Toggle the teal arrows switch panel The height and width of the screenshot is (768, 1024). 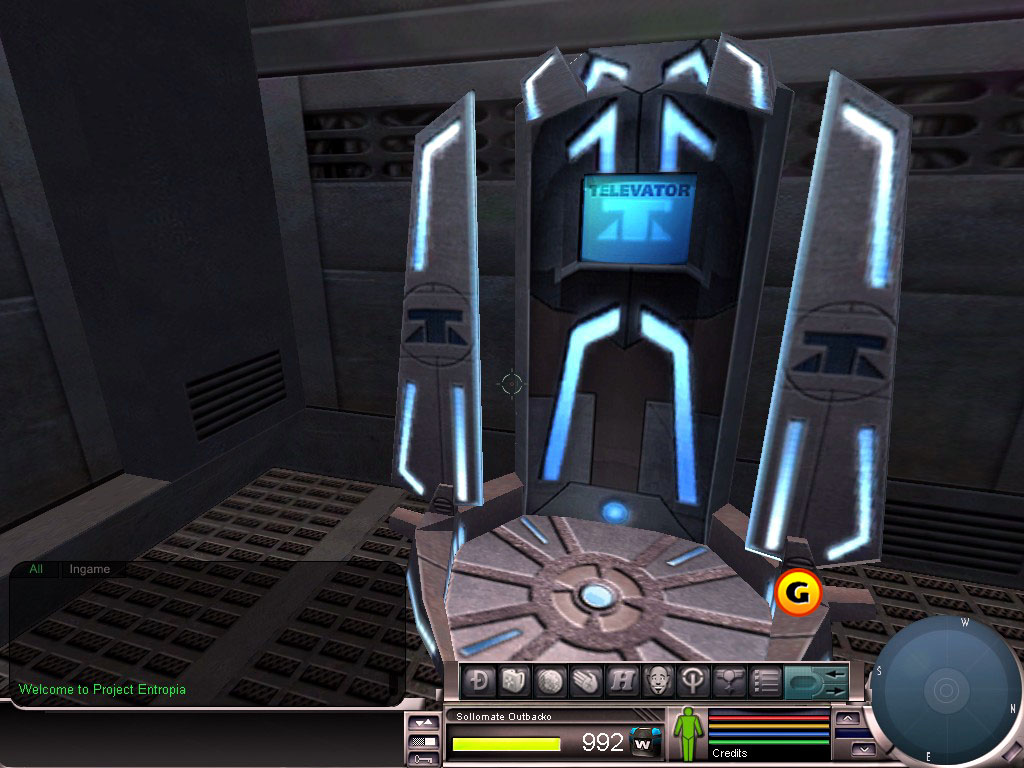(x=816, y=682)
